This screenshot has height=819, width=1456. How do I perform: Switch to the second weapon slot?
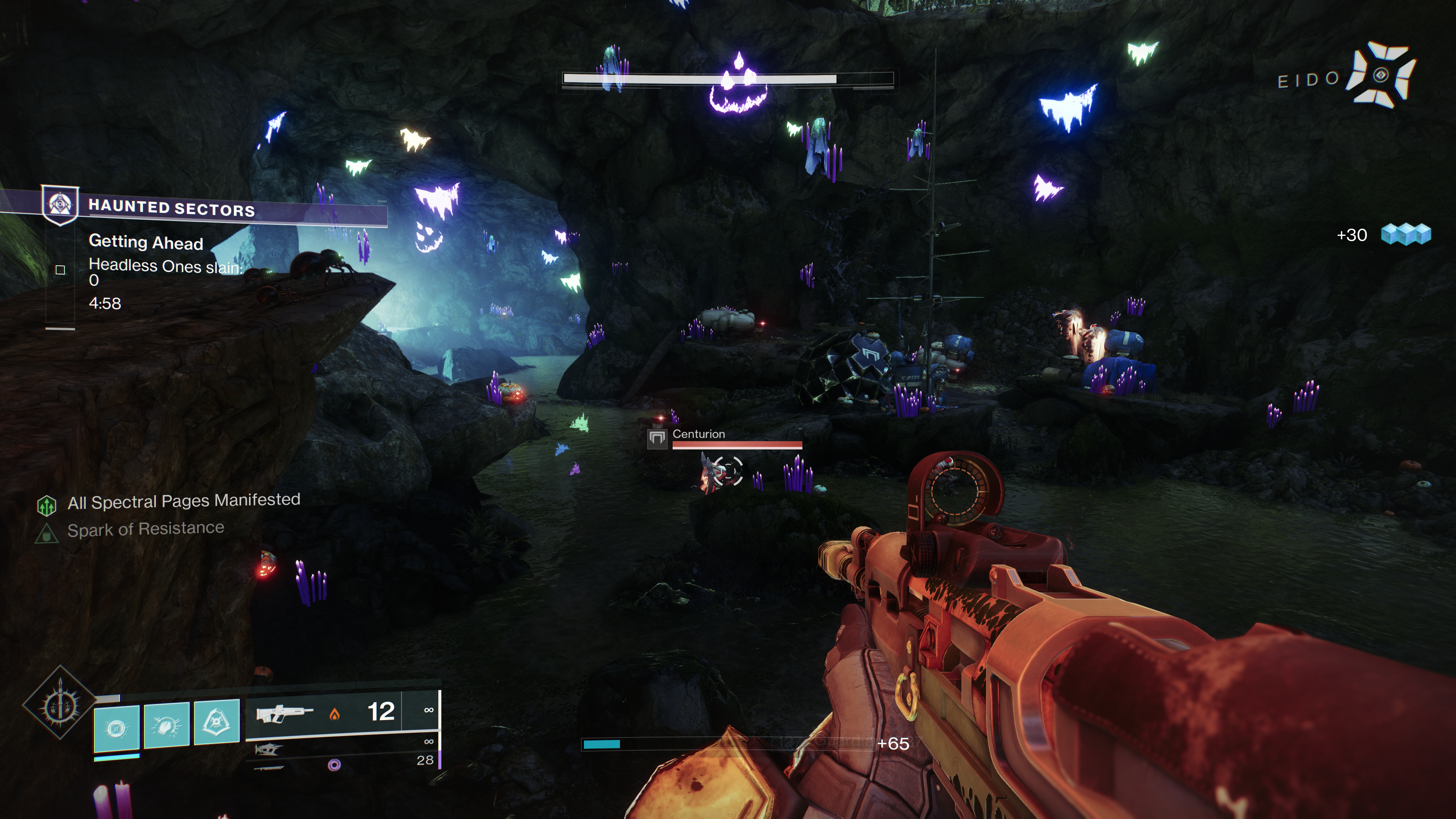(269, 750)
